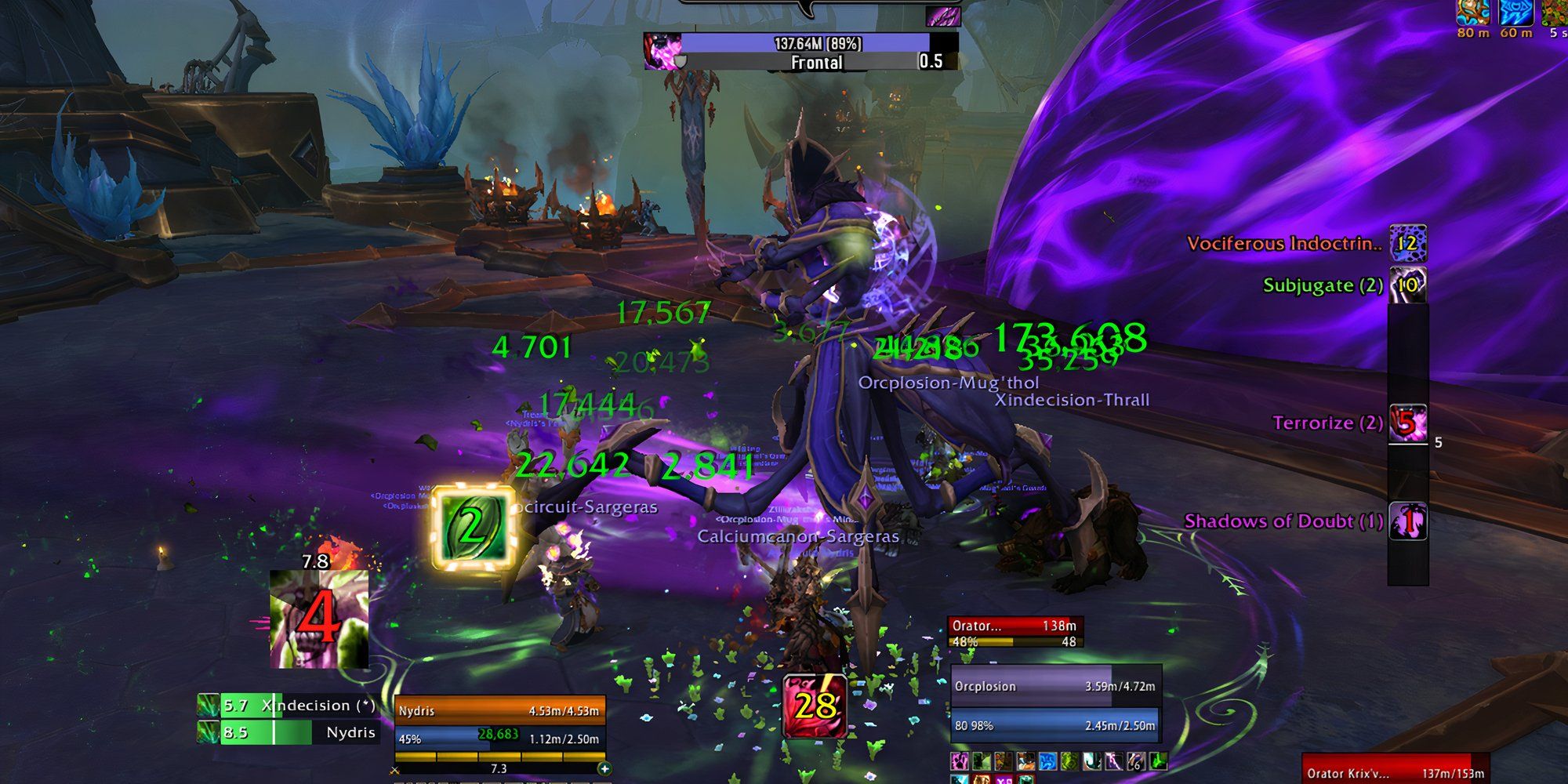Click the green plus button on Nydris frame
The width and height of the screenshot is (1568, 784).
(604, 769)
